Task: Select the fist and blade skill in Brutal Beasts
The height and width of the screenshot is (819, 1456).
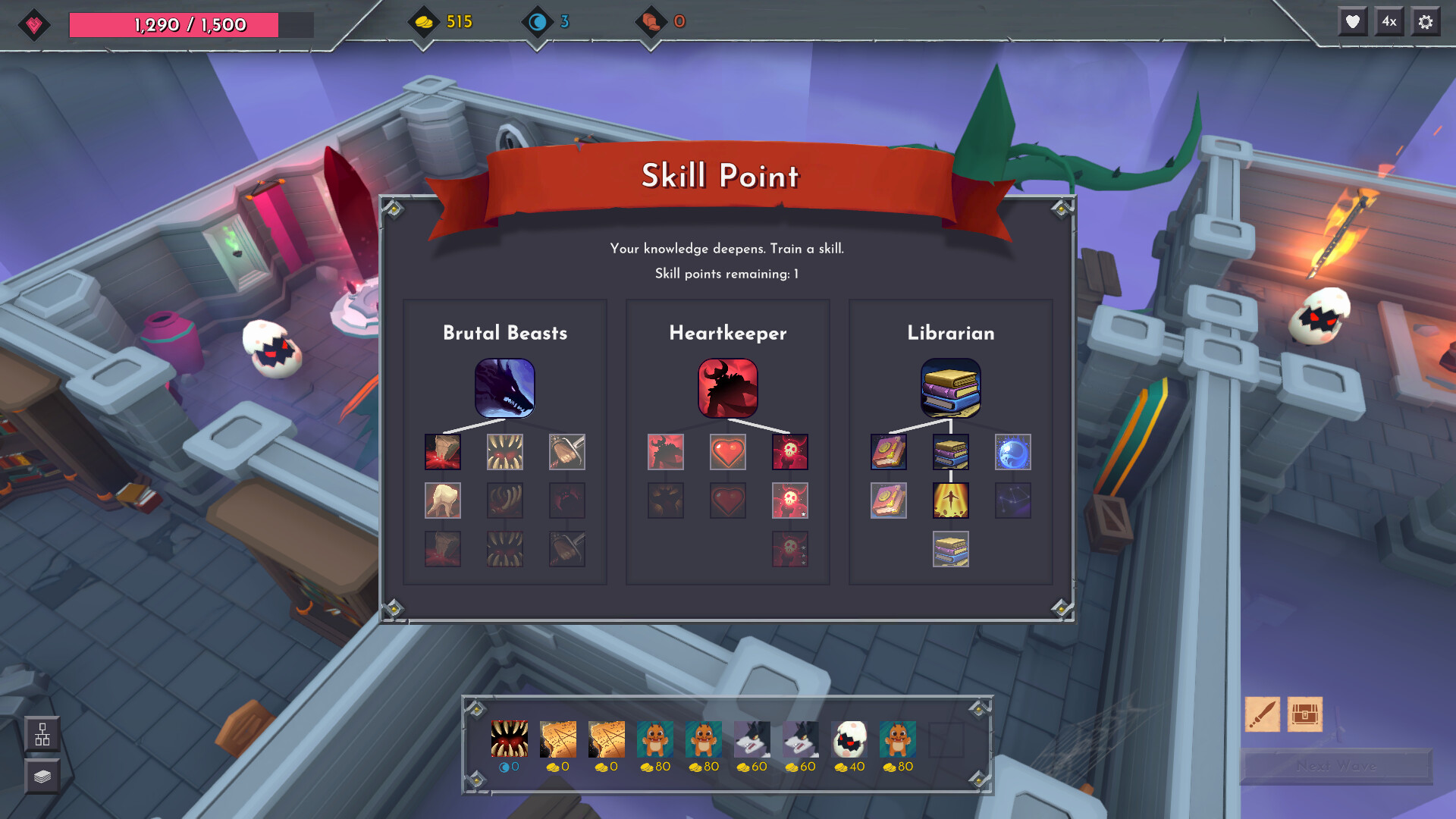Action: point(566,452)
